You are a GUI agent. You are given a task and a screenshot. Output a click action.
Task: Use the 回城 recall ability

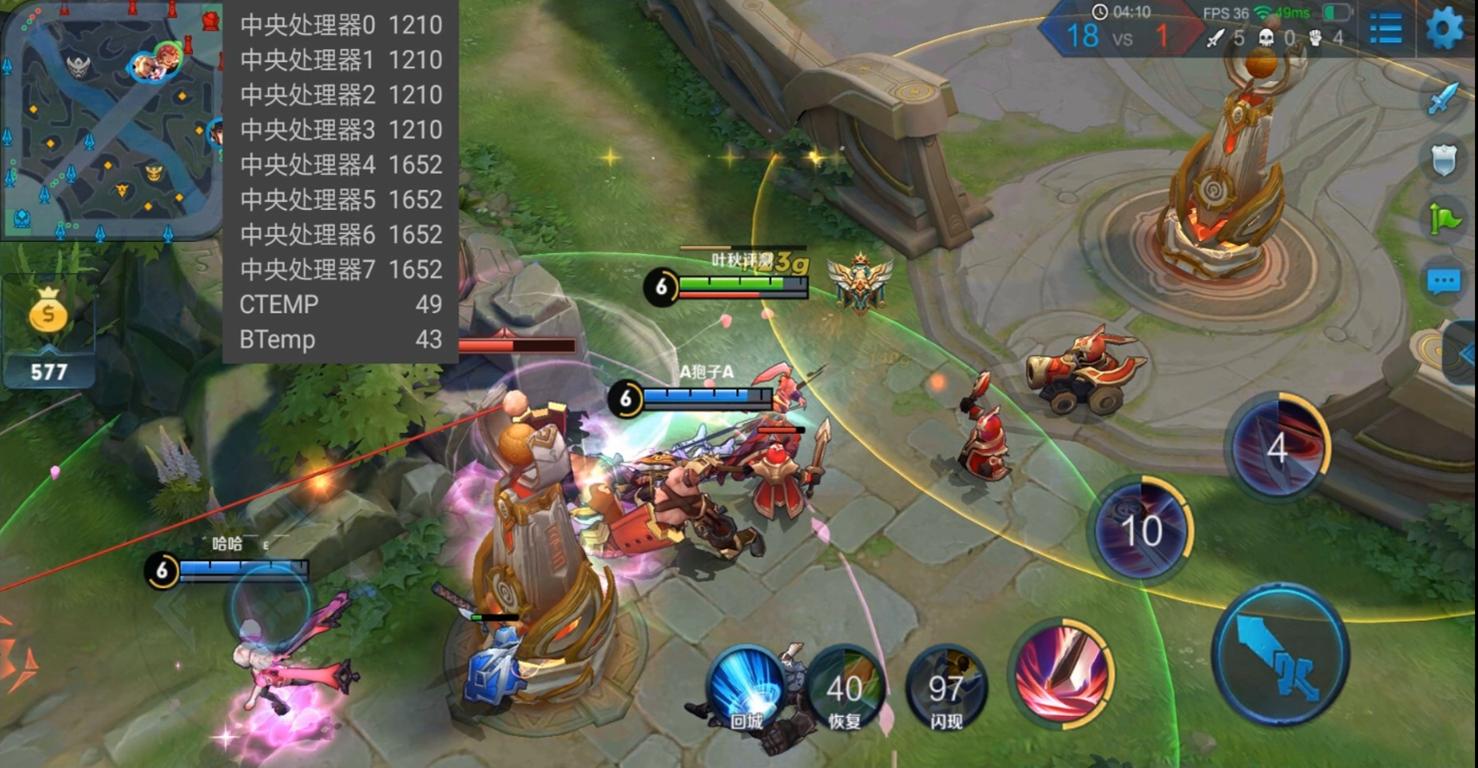click(746, 686)
